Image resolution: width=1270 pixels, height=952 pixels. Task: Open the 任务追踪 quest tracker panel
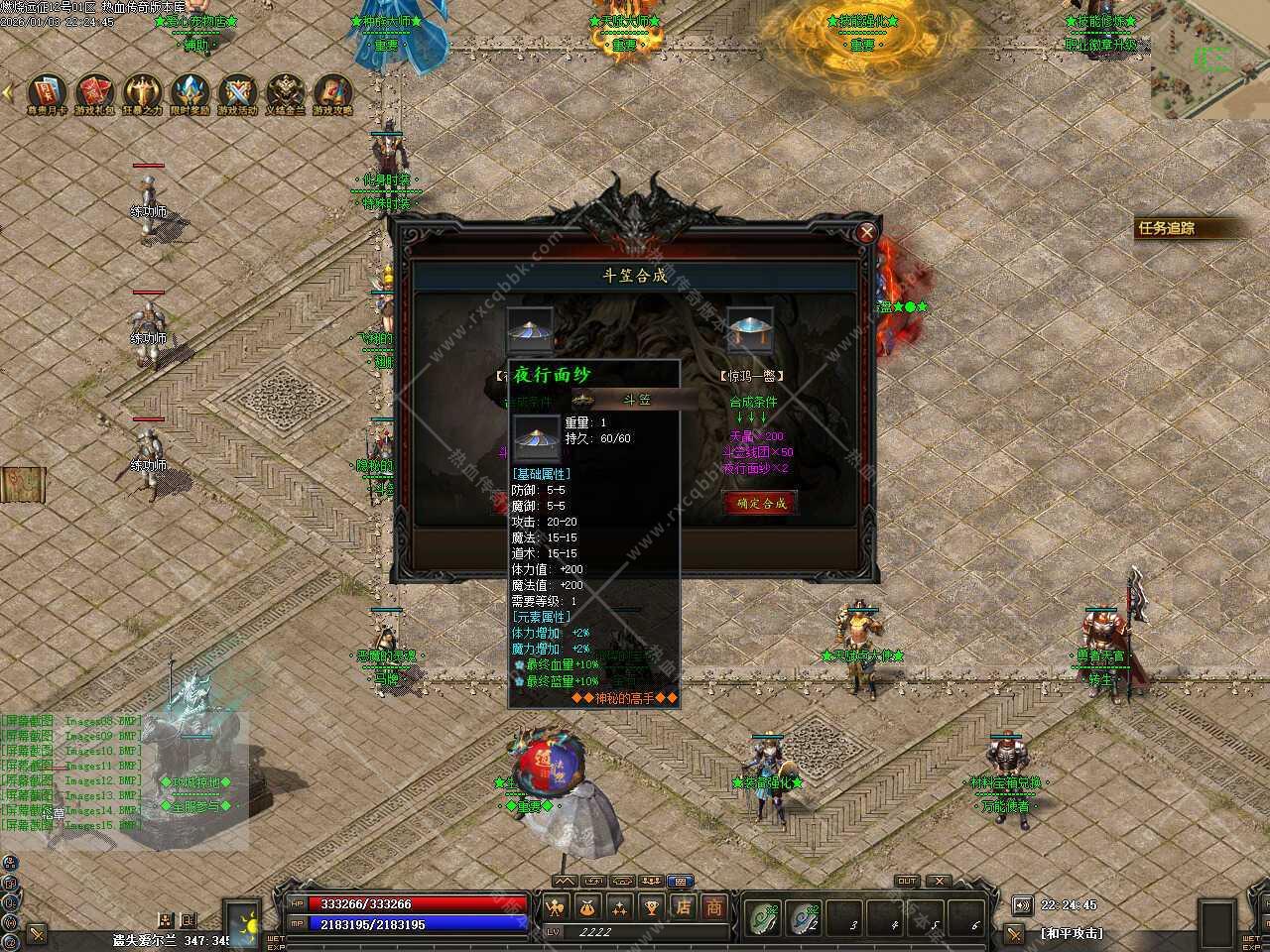pyautogui.click(x=1181, y=228)
